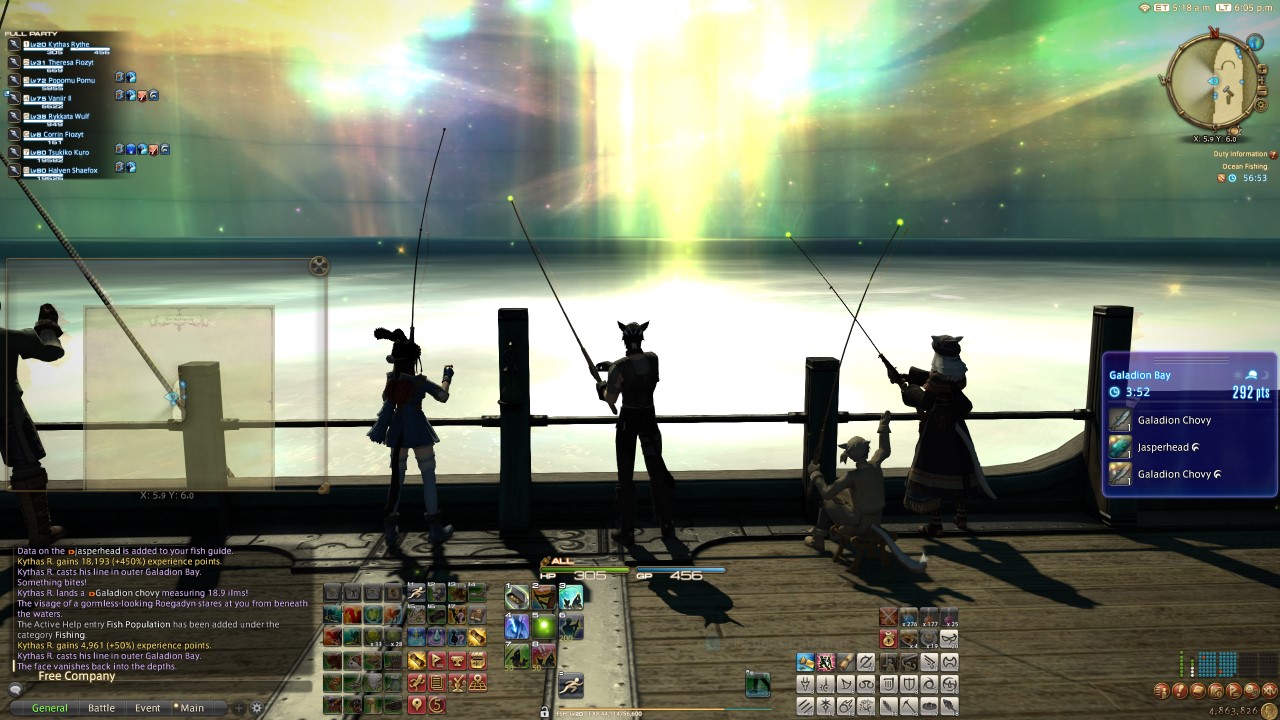Viewport: 1280px width, 720px height.
Task: Select the Jasperhead entry in the Galadion Bay list
Action: pos(1165,447)
